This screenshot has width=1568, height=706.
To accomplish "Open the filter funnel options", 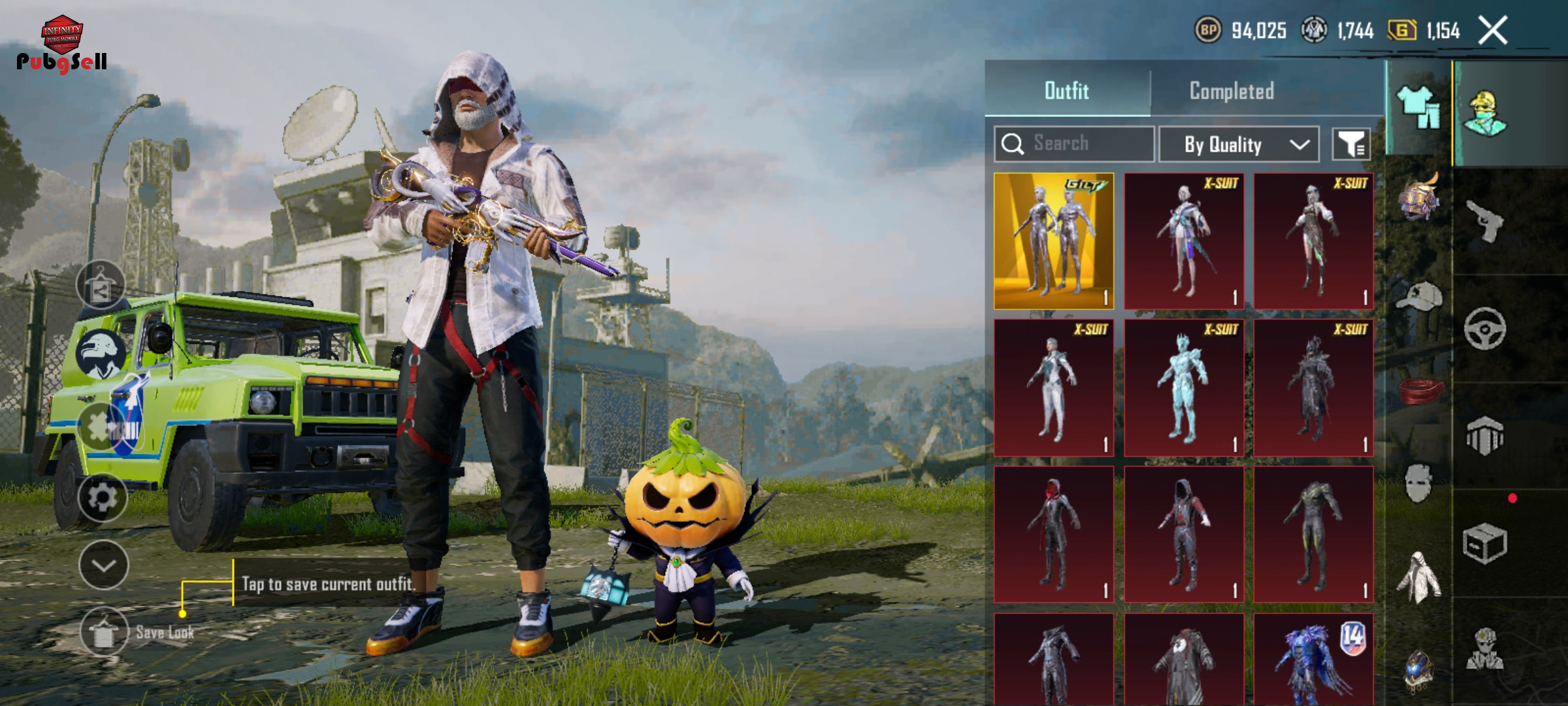I will (x=1351, y=144).
